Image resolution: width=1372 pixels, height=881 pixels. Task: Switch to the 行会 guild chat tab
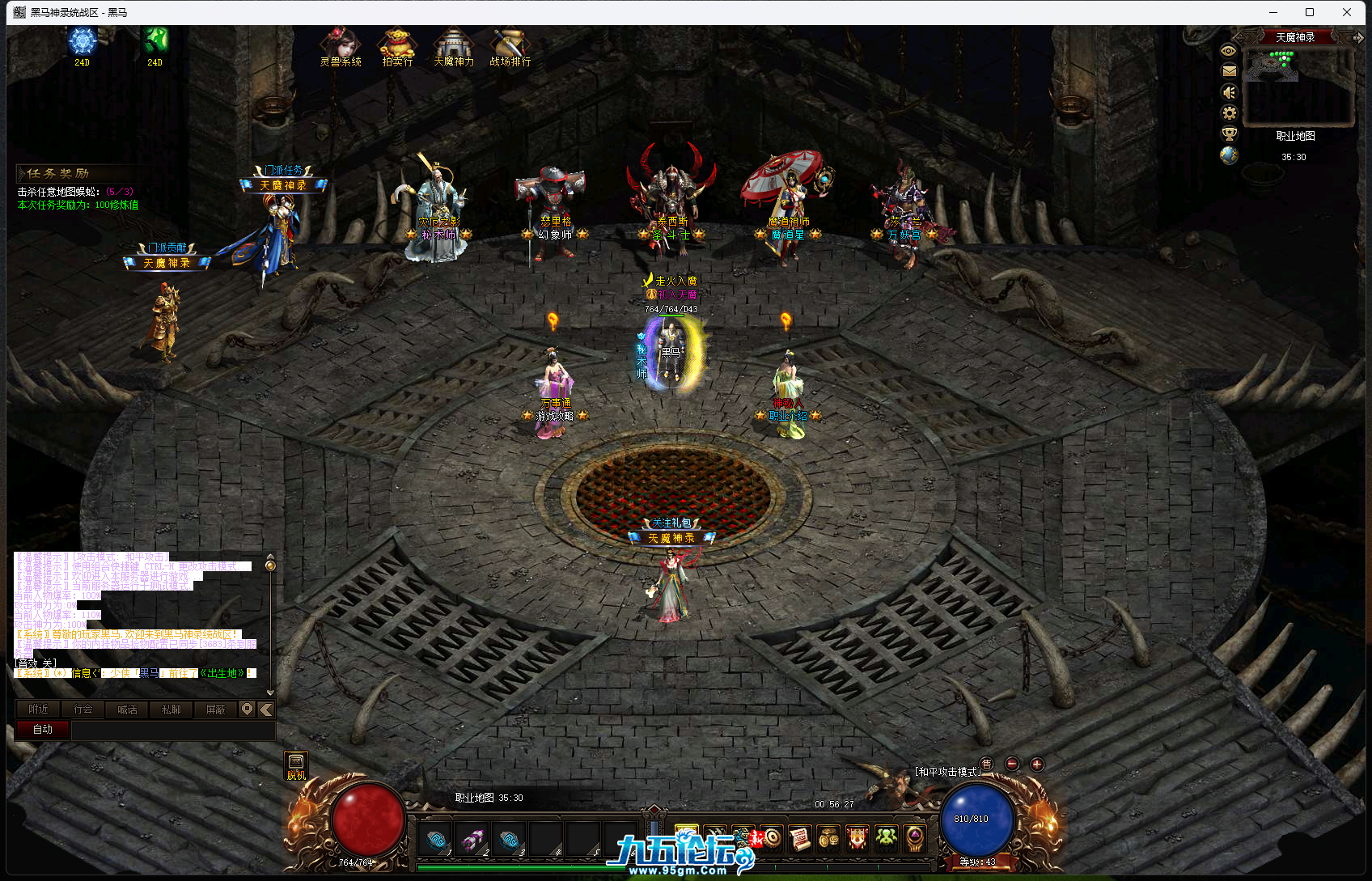[x=83, y=709]
